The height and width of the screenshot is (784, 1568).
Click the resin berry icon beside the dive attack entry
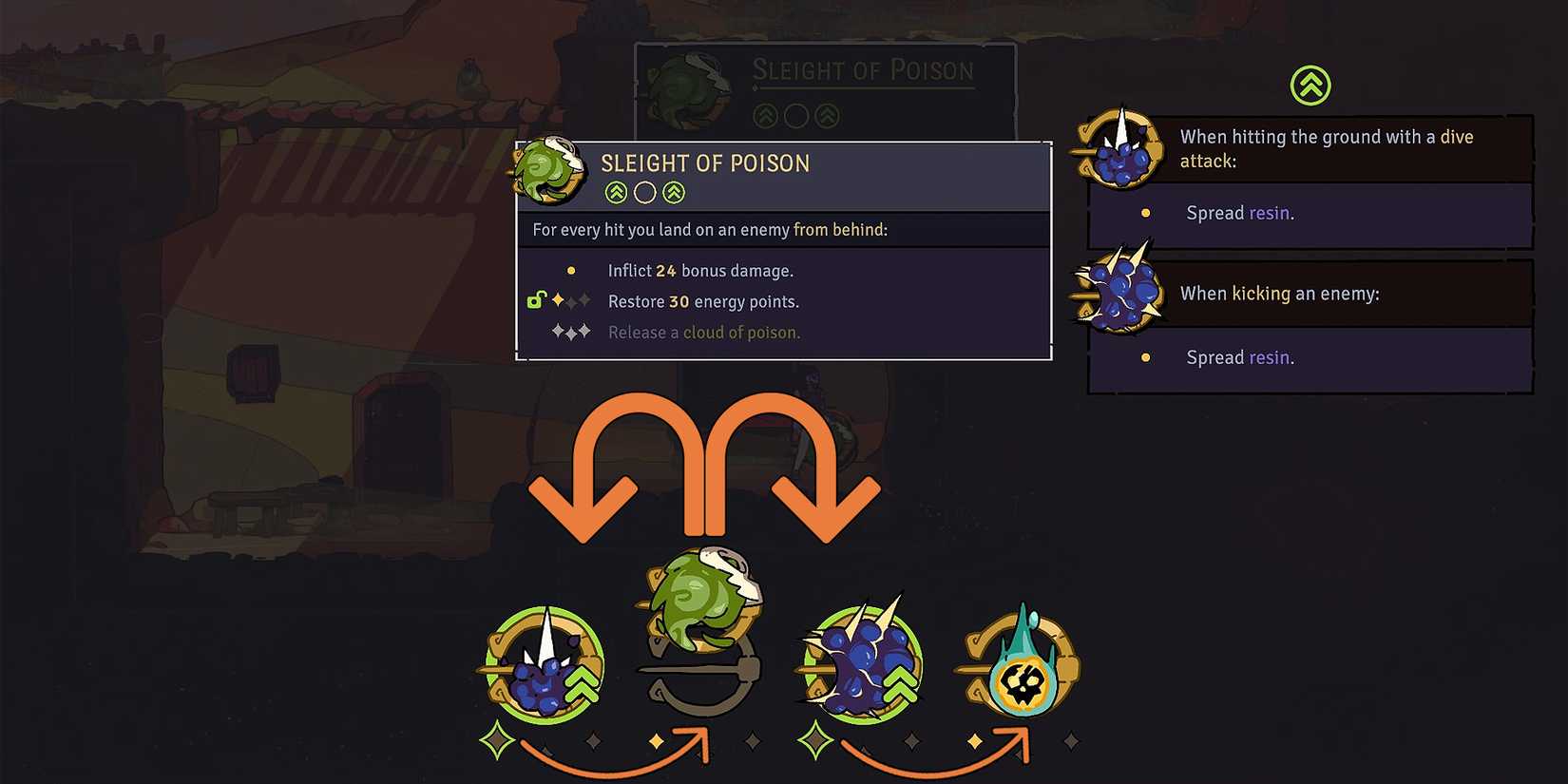click(1123, 150)
